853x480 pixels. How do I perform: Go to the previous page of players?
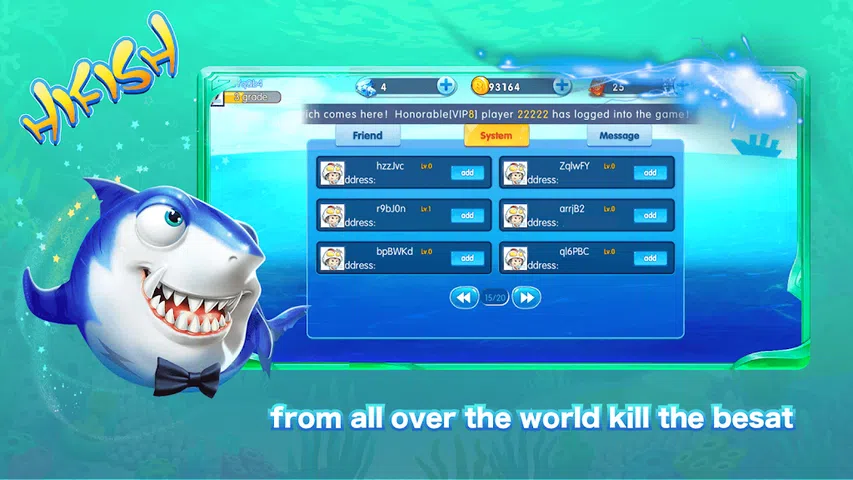pyautogui.click(x=463, y=297)
